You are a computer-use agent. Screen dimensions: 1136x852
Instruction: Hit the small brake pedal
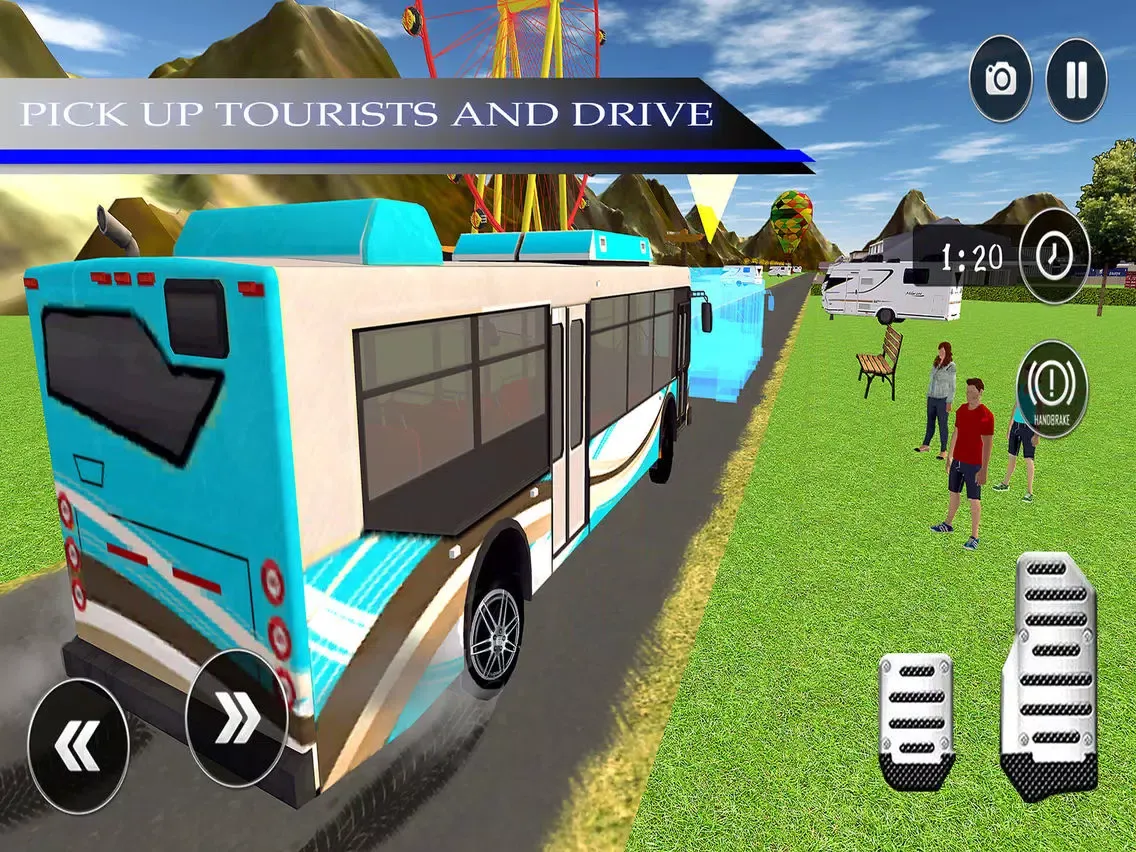click(x=916, y=720)
